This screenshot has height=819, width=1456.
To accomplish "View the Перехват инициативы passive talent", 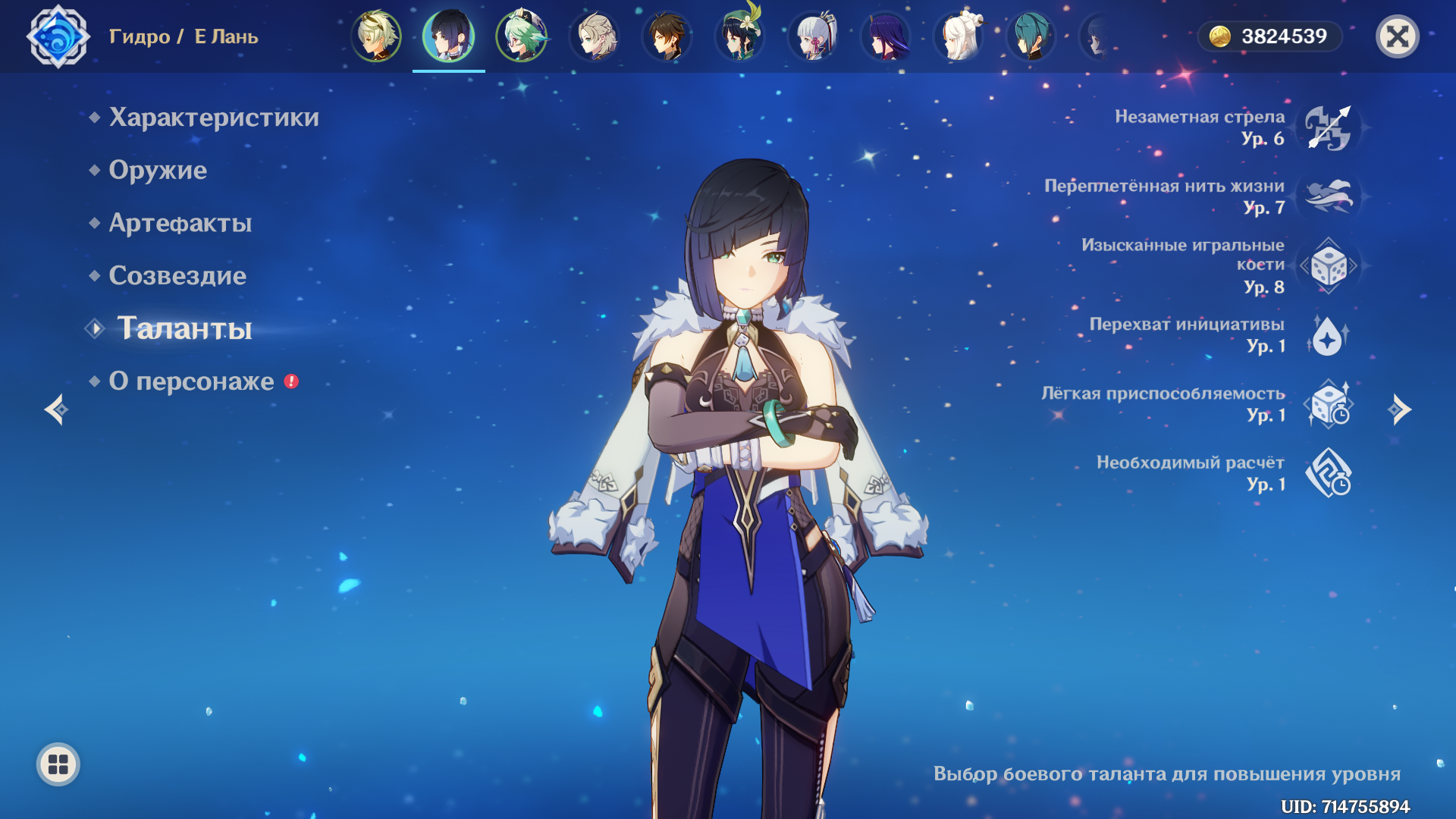I will 1328,335.
